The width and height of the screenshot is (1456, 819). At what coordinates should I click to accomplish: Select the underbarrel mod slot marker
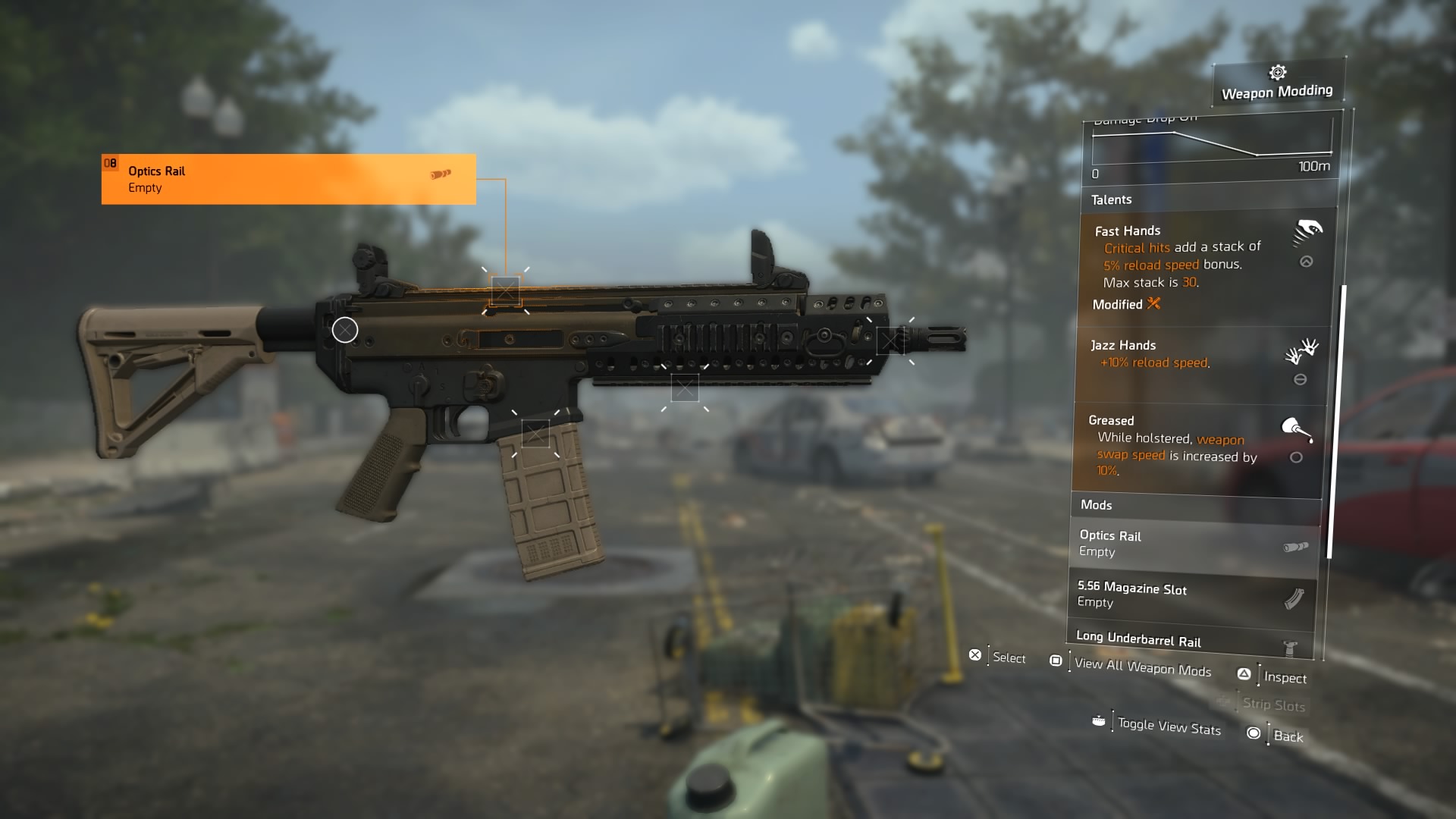(687, 389)
